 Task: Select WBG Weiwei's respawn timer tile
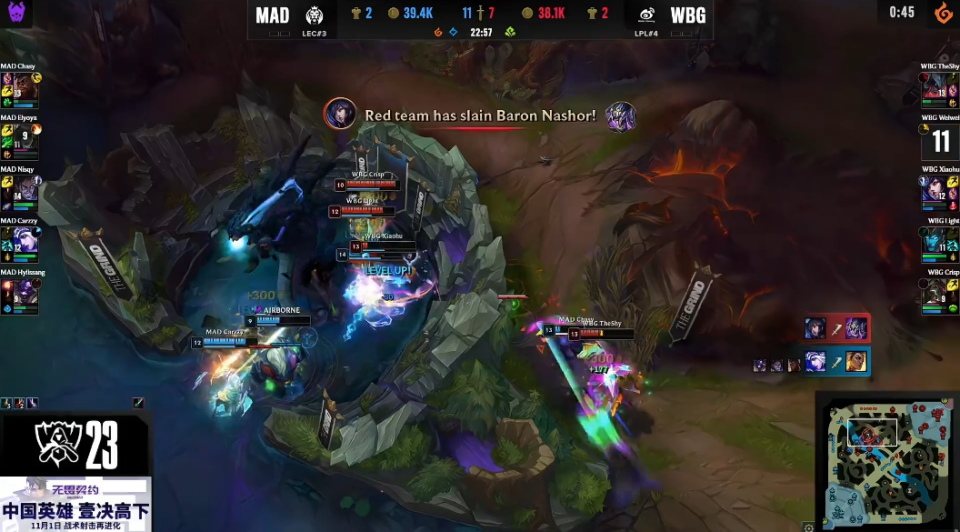(x=940, y=141)
